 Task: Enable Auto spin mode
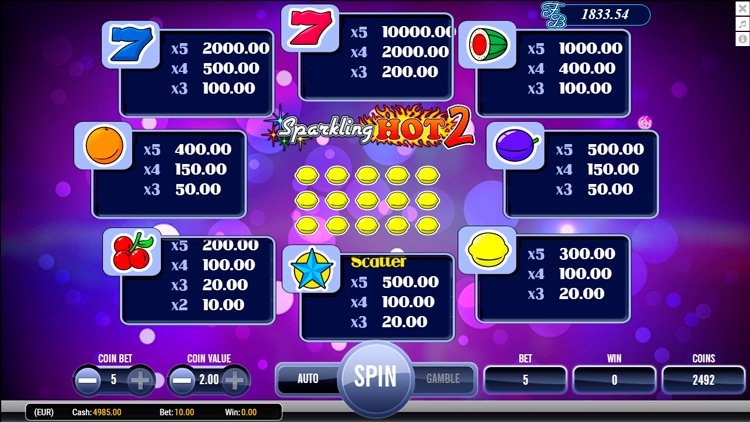point(308,379)
